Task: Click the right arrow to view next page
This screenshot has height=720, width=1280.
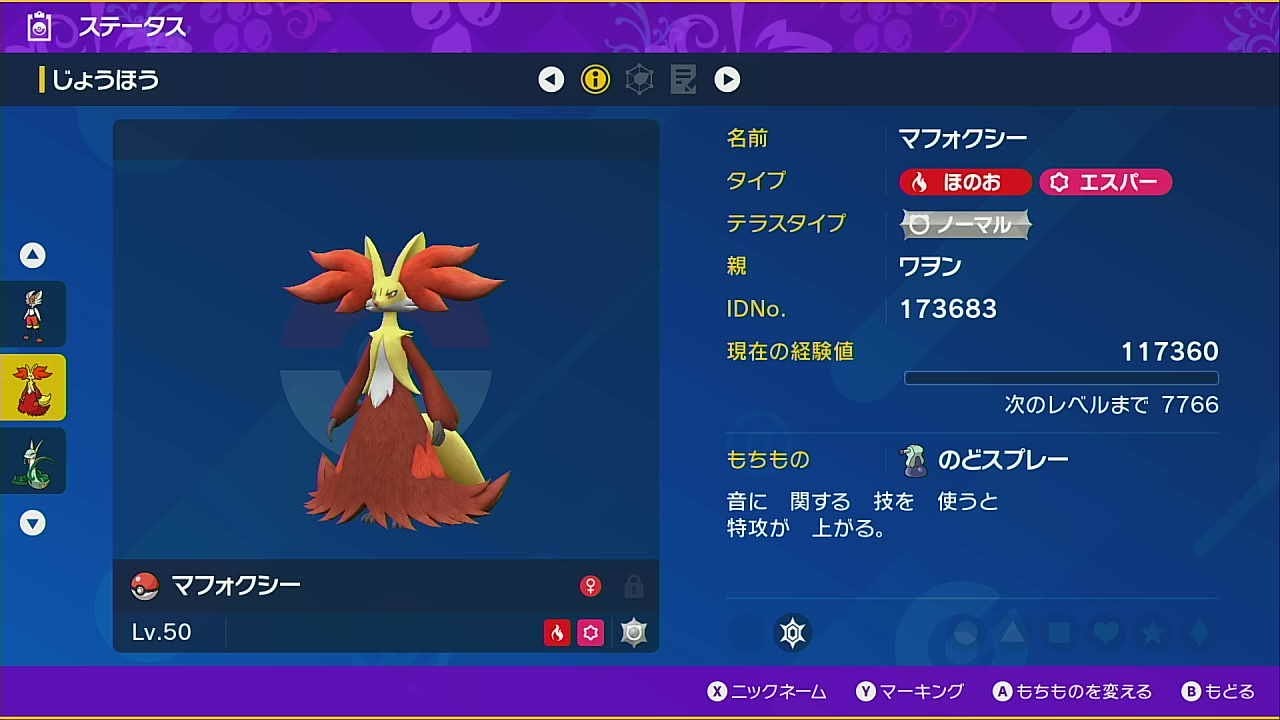Action: coord(727,79)
